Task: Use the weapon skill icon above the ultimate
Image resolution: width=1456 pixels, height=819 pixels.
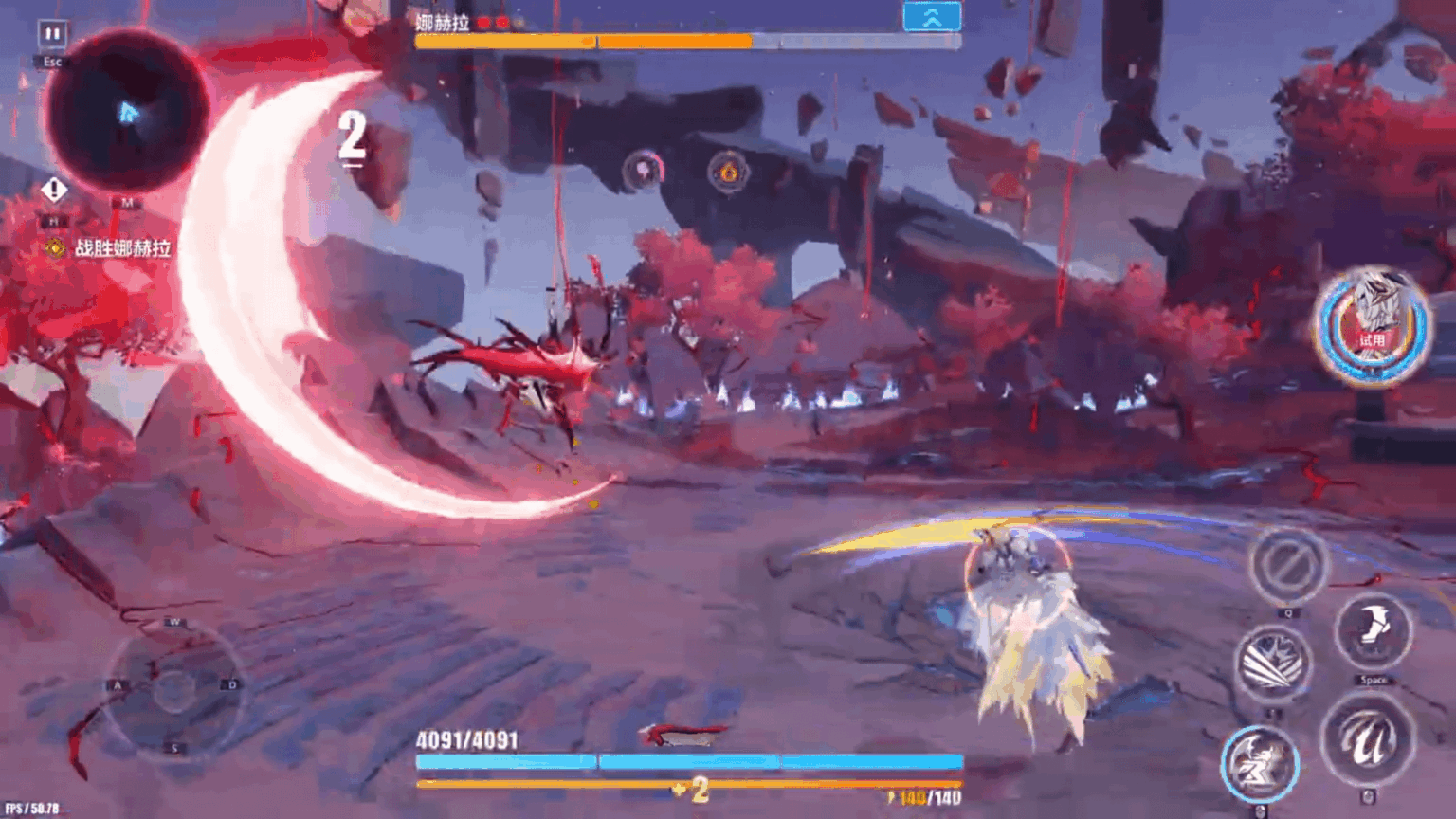Action: click(x=1274, y=662)
